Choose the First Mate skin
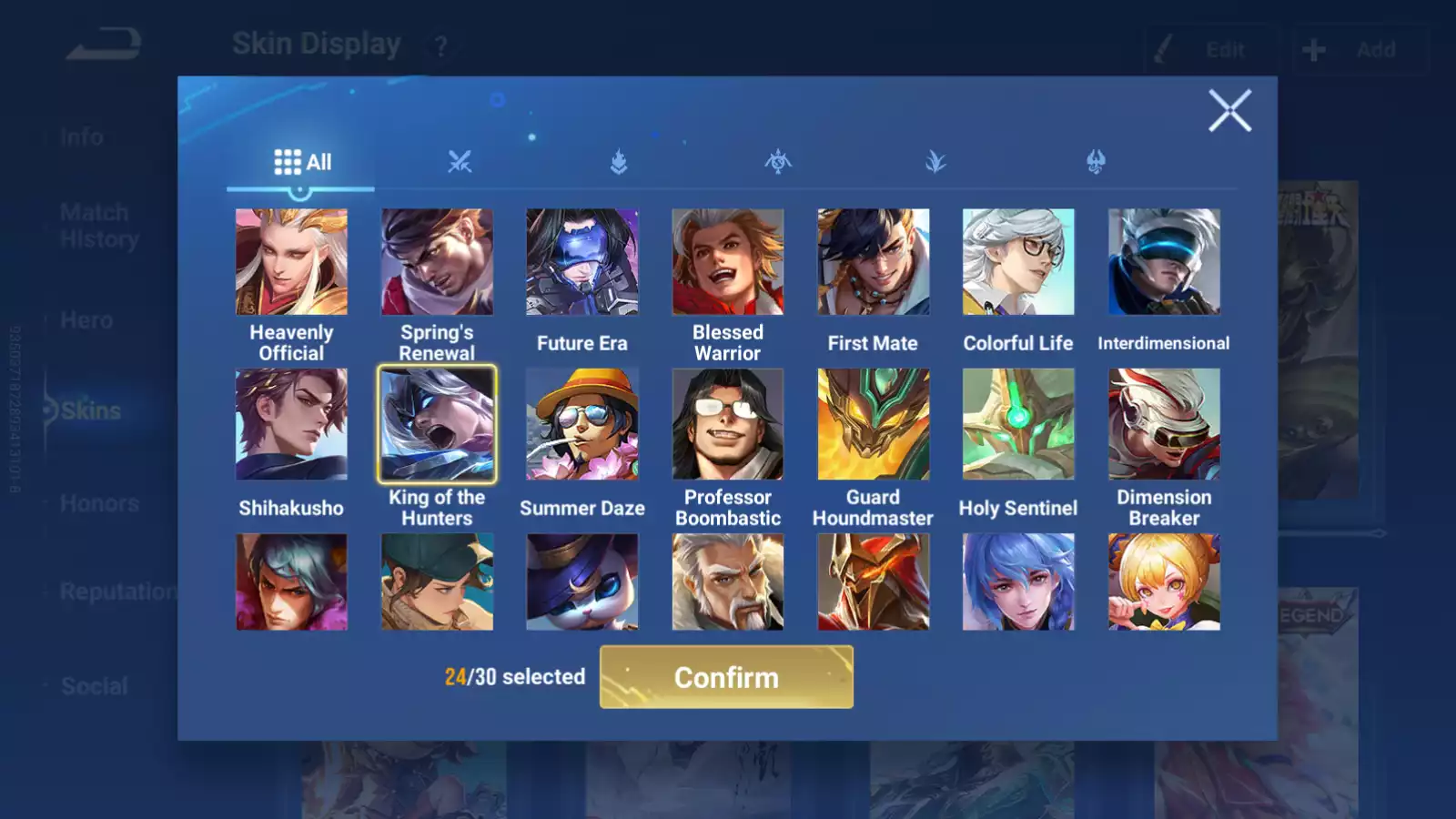The height and width of the screenshot is (819, 1456). (873, 262)
